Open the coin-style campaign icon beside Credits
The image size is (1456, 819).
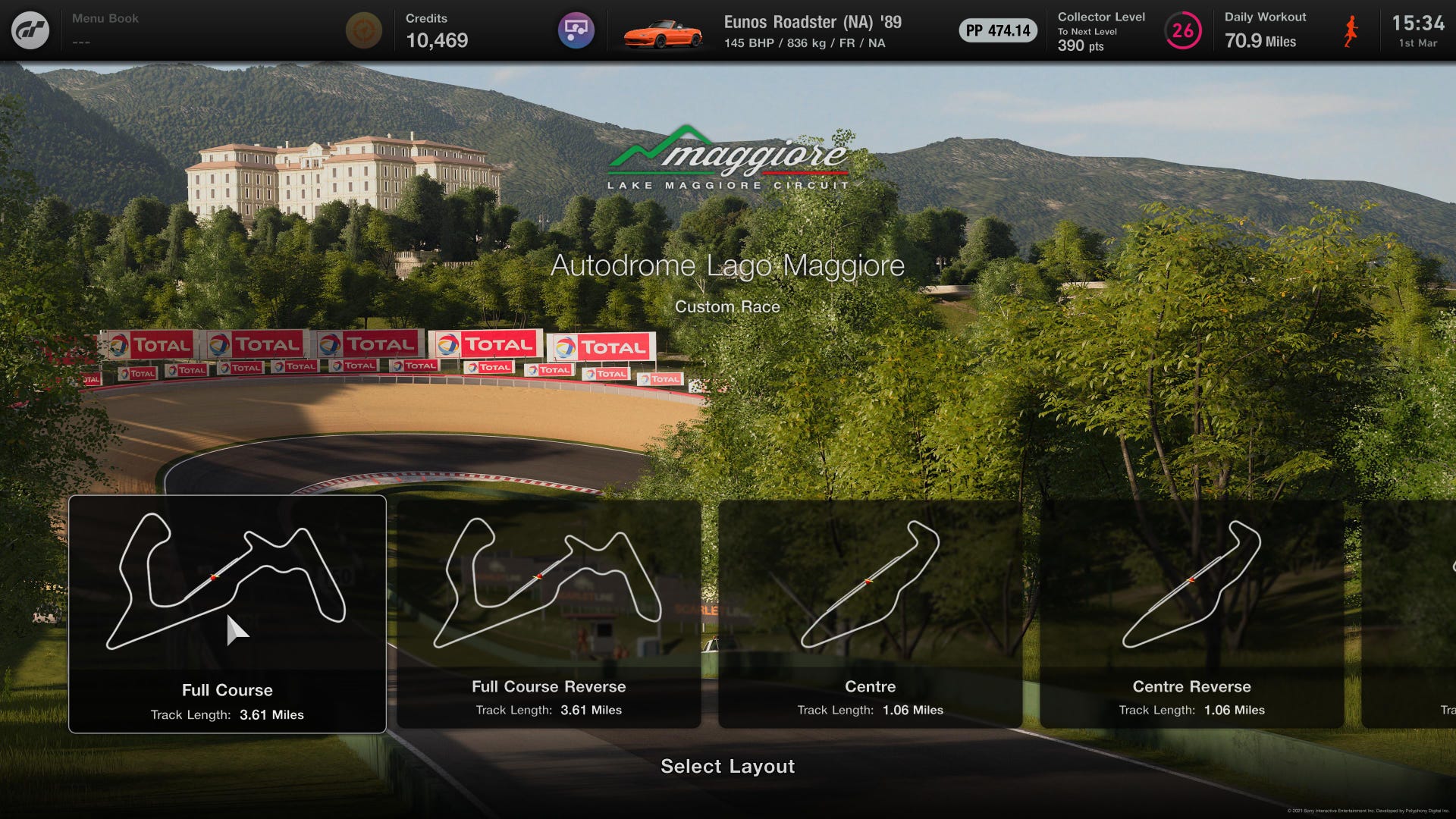365,30
